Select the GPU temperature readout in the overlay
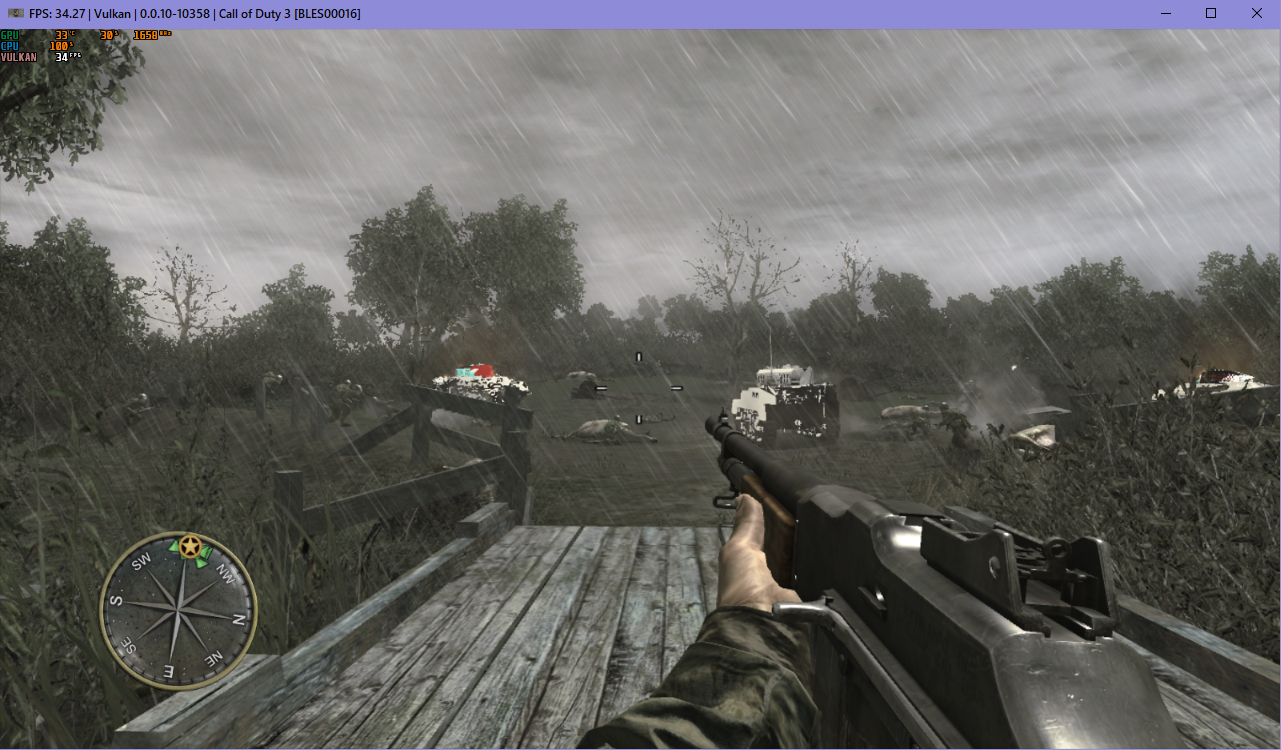The width and height of the screenshot is (1281, 750). tap(63, 34)
